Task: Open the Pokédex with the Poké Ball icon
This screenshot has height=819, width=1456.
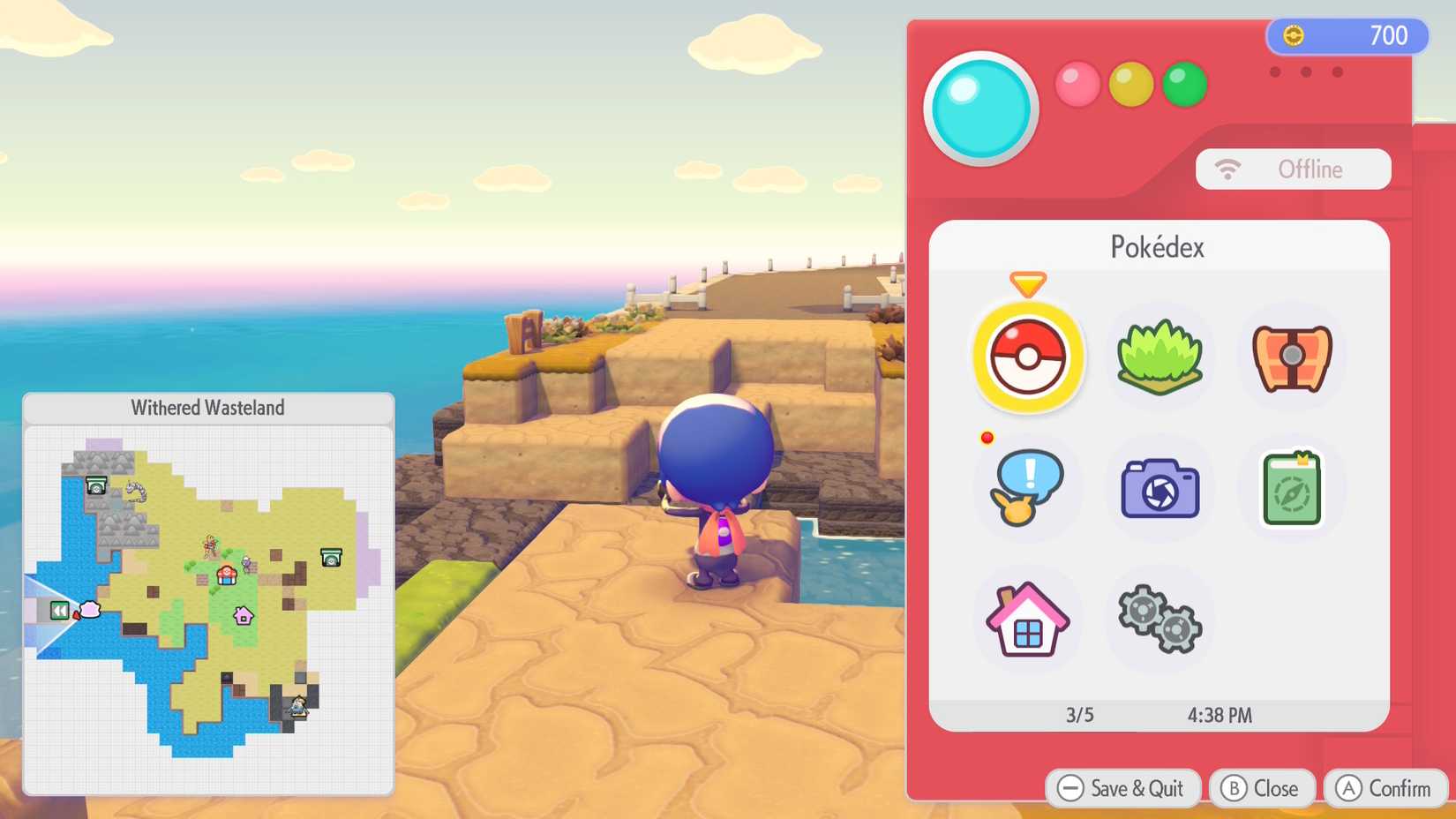Action: [1027, 357]
